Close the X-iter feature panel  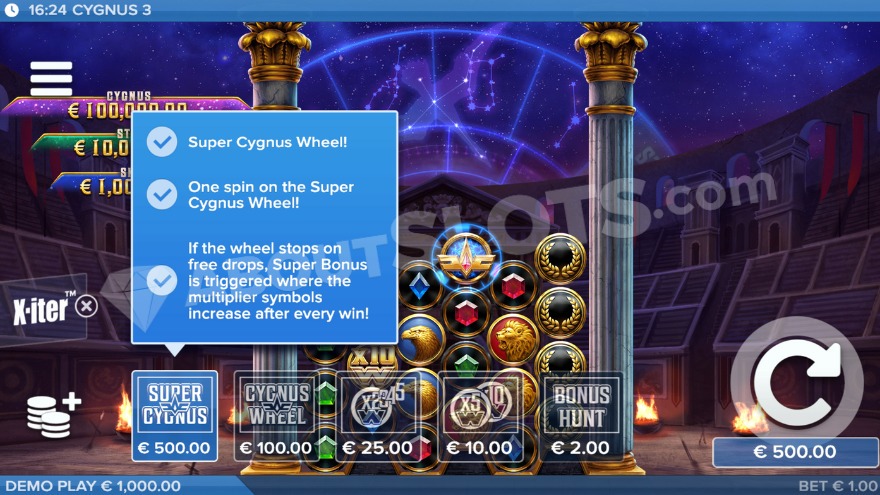click(87, 306)
